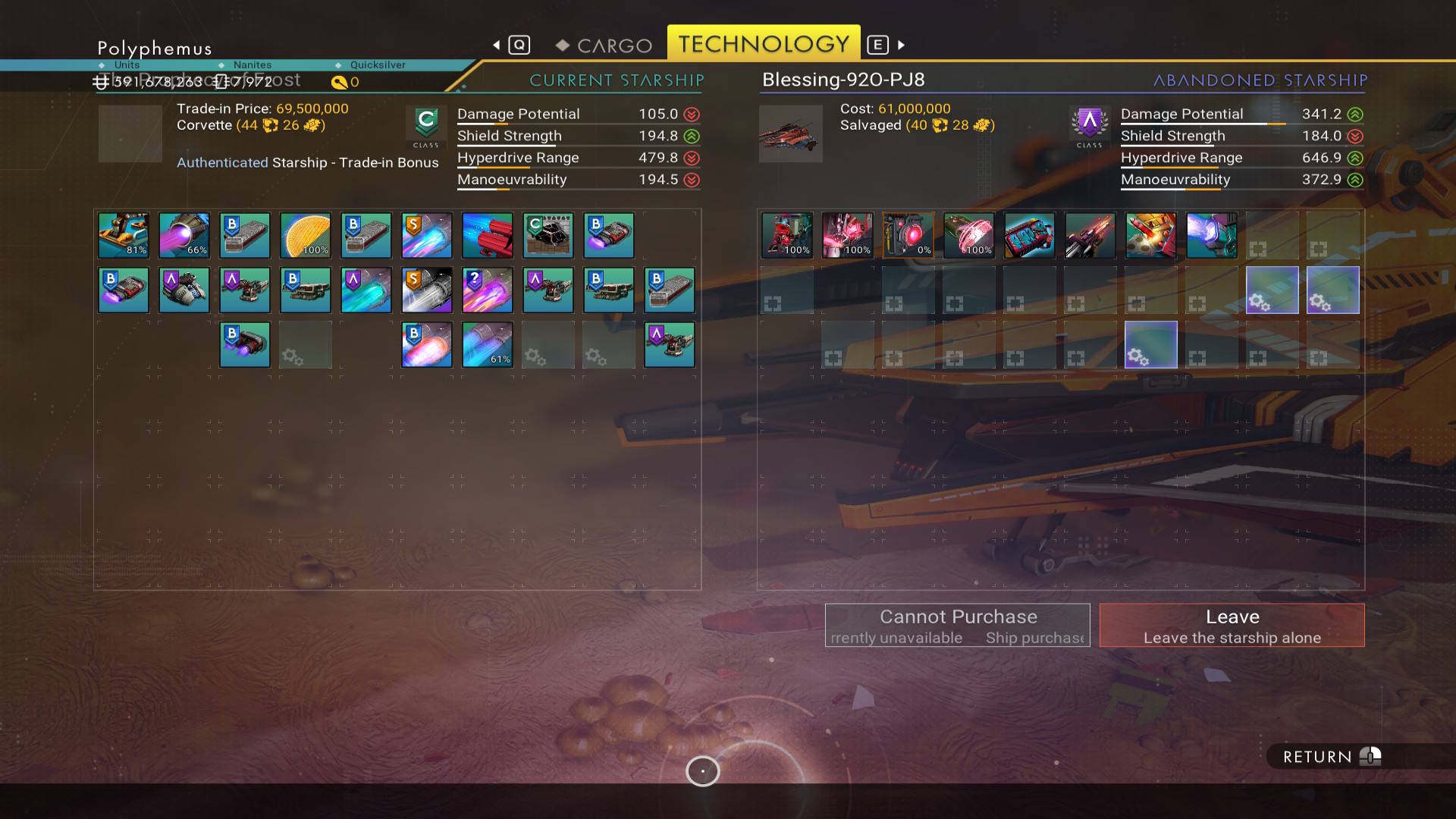Select the abandoned ship's pink shield slot
This screenshot has height=819, width=1456.
point(969,235)
